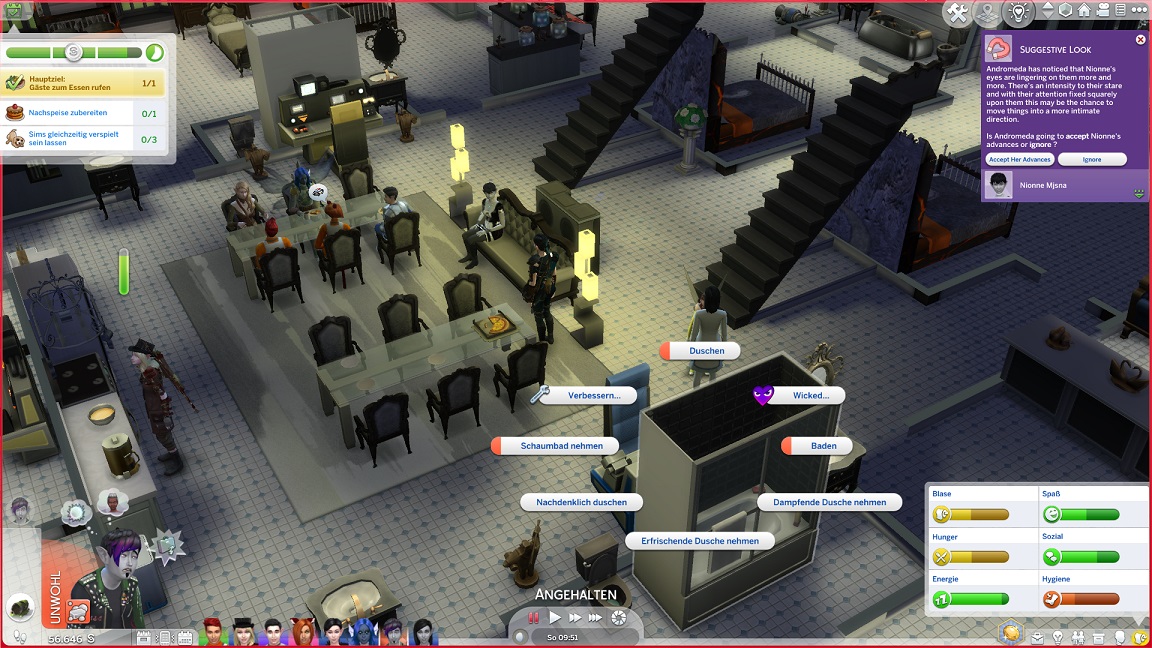The height and width of the screenshot is (648, 1152).
Task: Ignore Nionne's advances
Action: 1091,160
